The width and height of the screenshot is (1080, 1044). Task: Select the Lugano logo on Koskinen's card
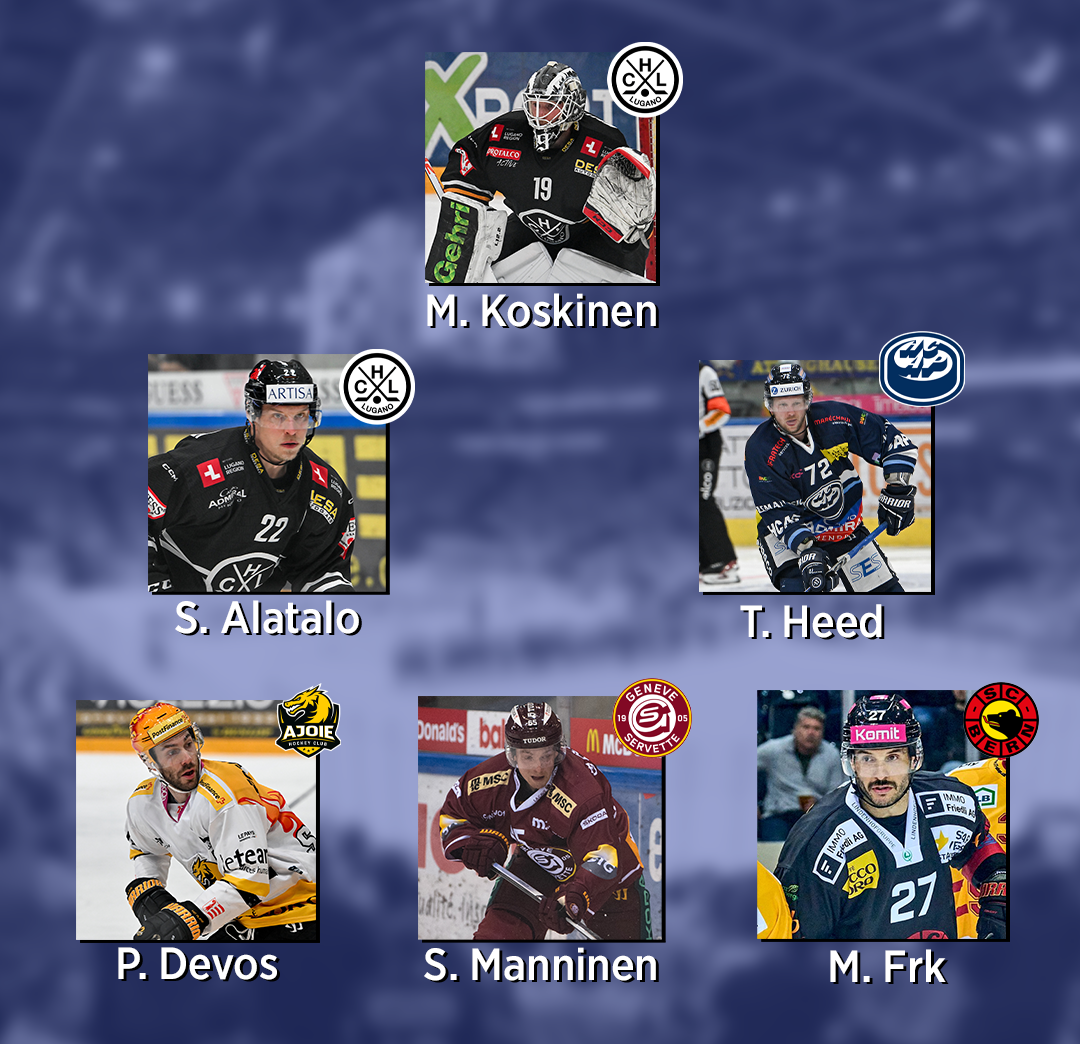click(645, 79)
